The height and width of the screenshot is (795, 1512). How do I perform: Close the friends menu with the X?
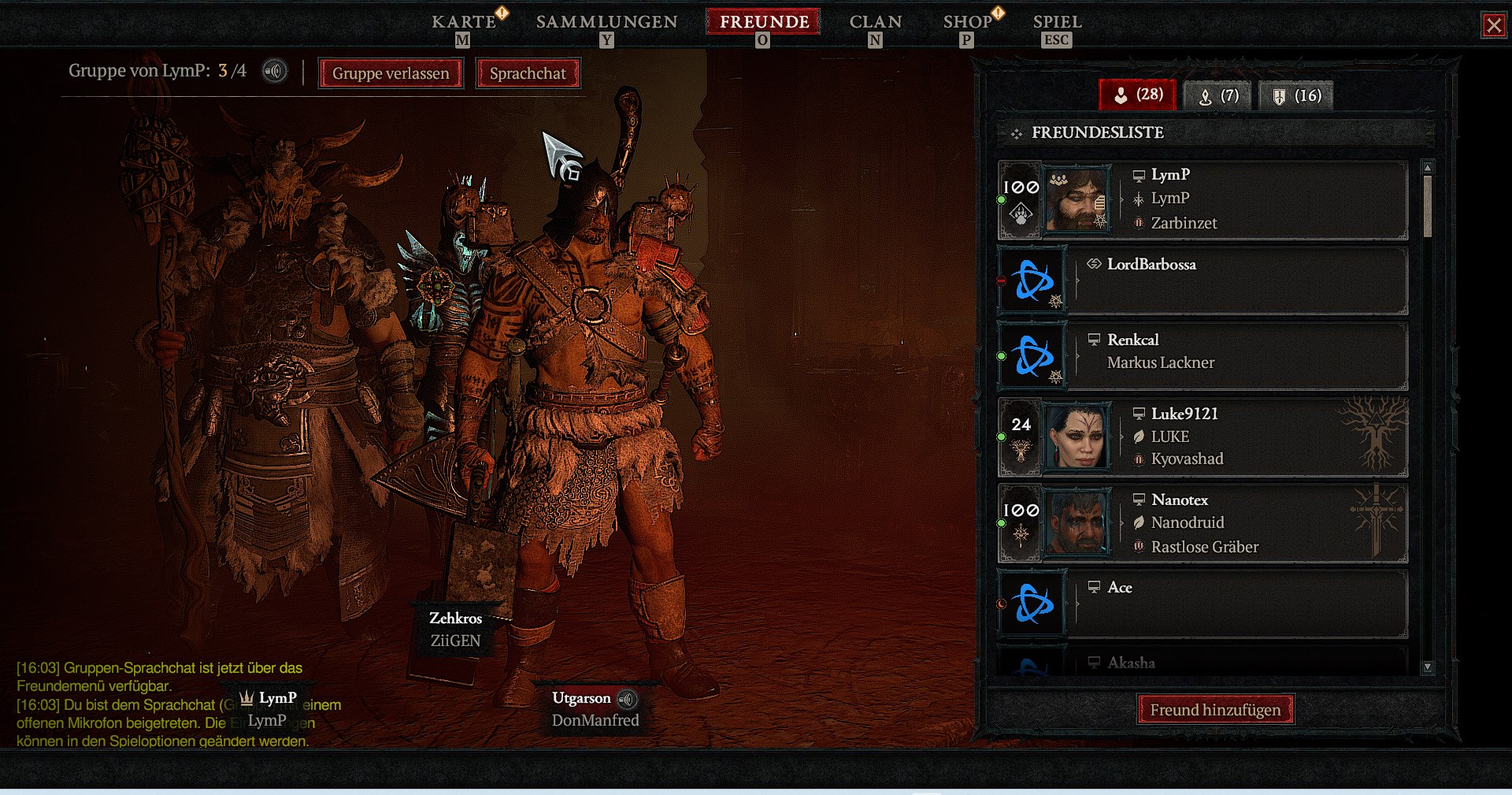(x=1493, y=25)
